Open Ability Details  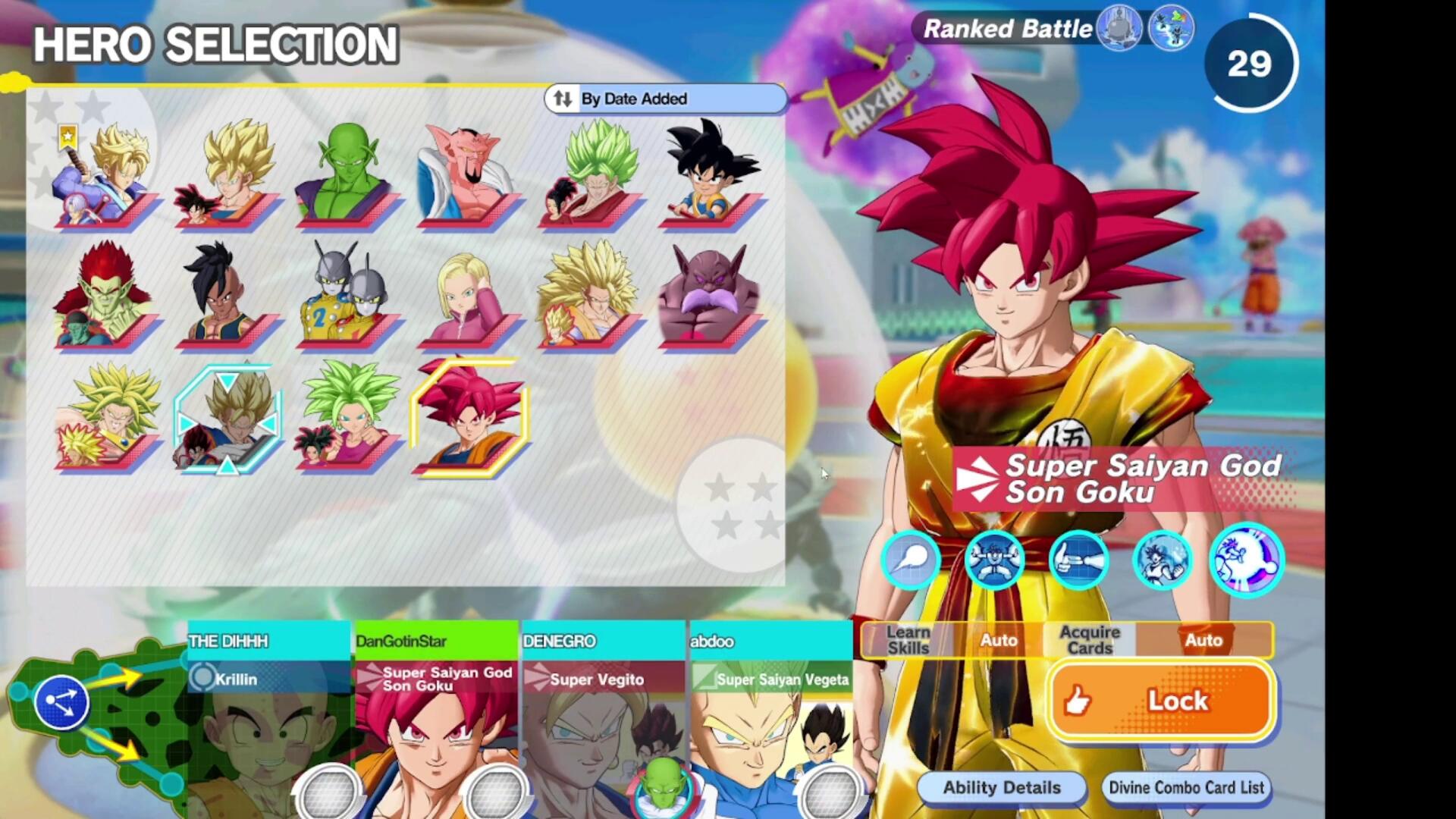tap(1001, 788)
